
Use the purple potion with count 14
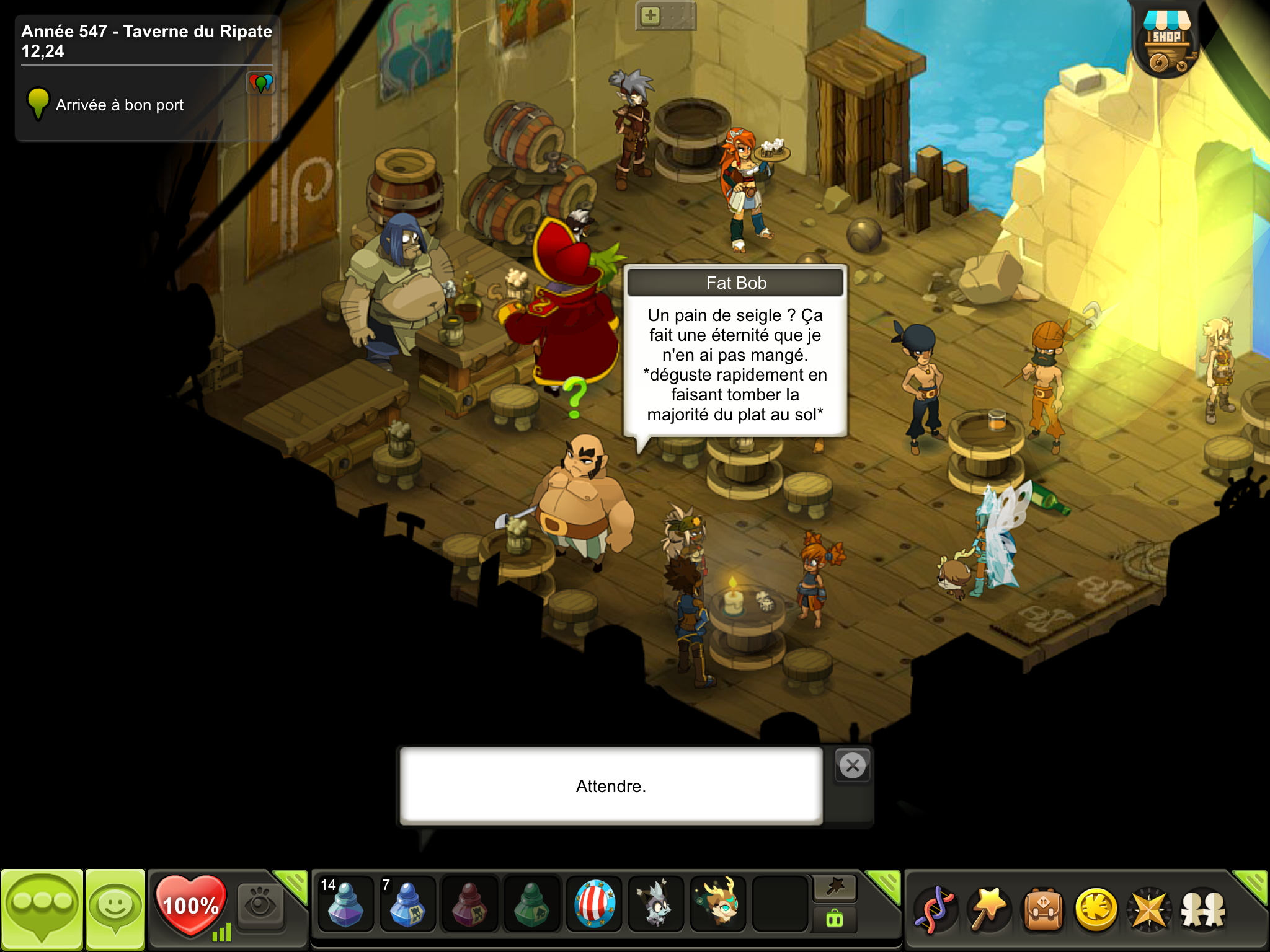(345, 904)
